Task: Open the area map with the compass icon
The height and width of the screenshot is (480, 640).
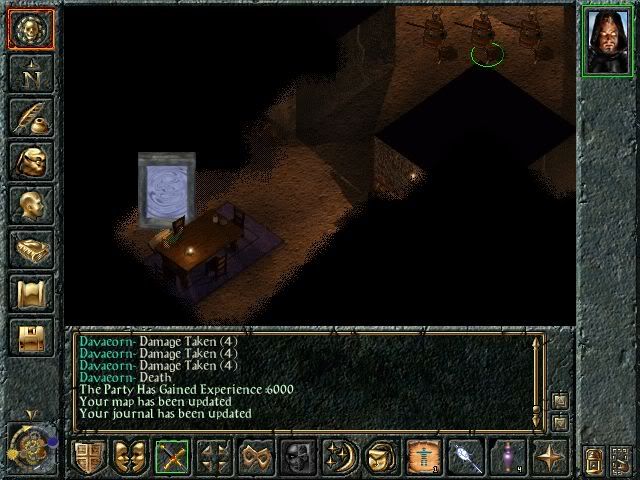Action: [x=30, y=72]
